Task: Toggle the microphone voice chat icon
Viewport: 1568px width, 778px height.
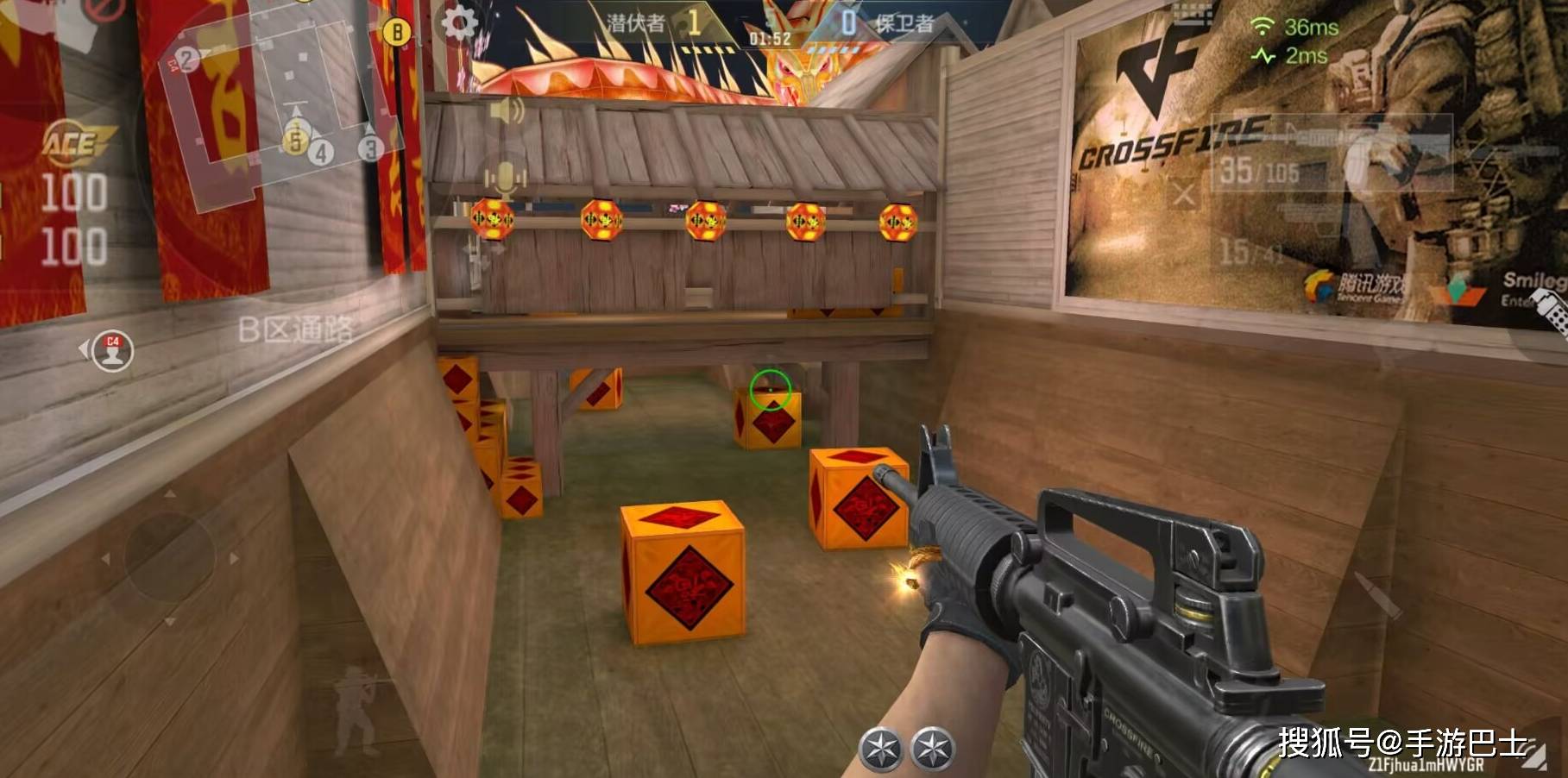Action: [505, 180]
